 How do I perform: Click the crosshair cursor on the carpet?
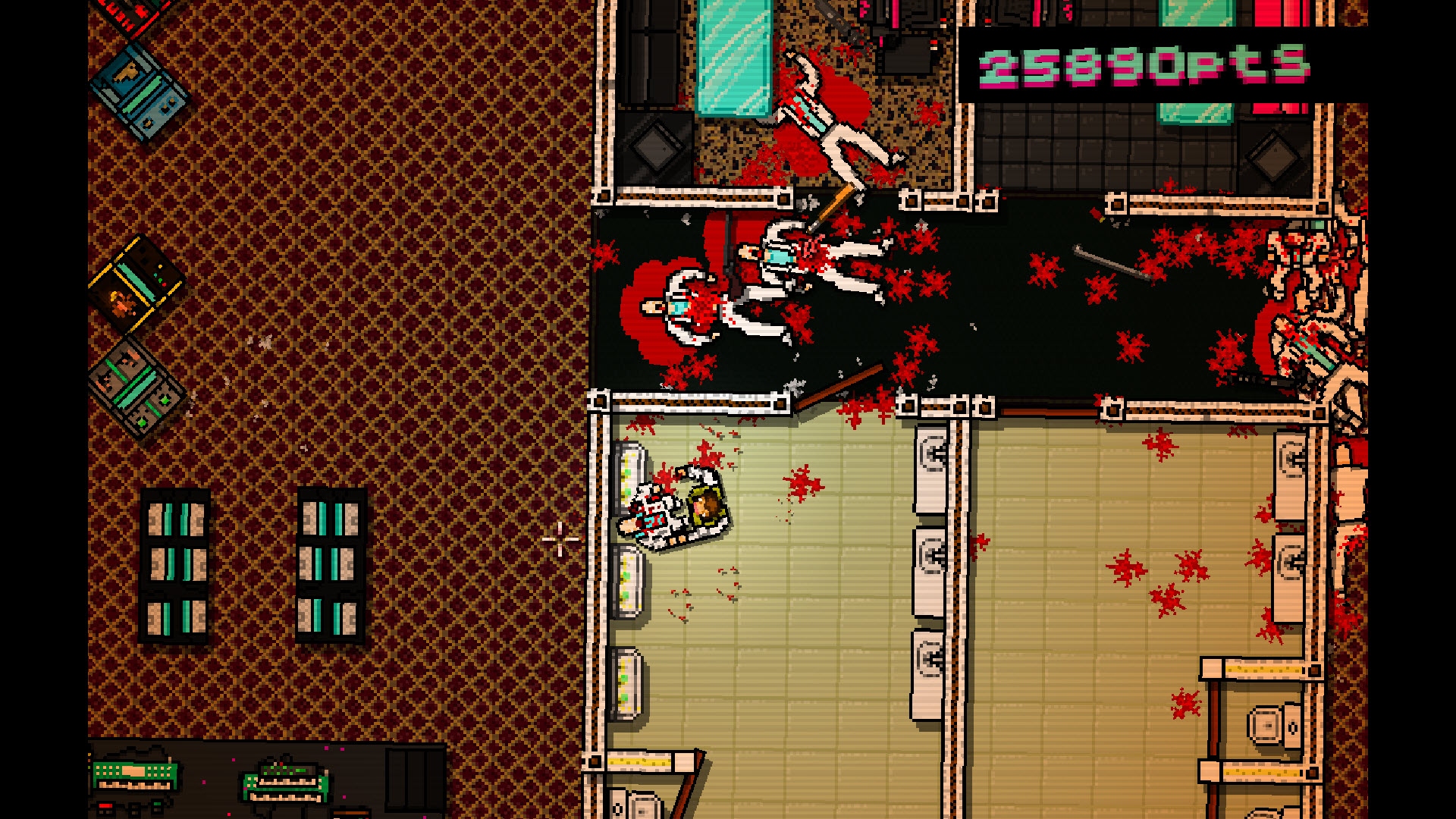(x=559, y=538)
